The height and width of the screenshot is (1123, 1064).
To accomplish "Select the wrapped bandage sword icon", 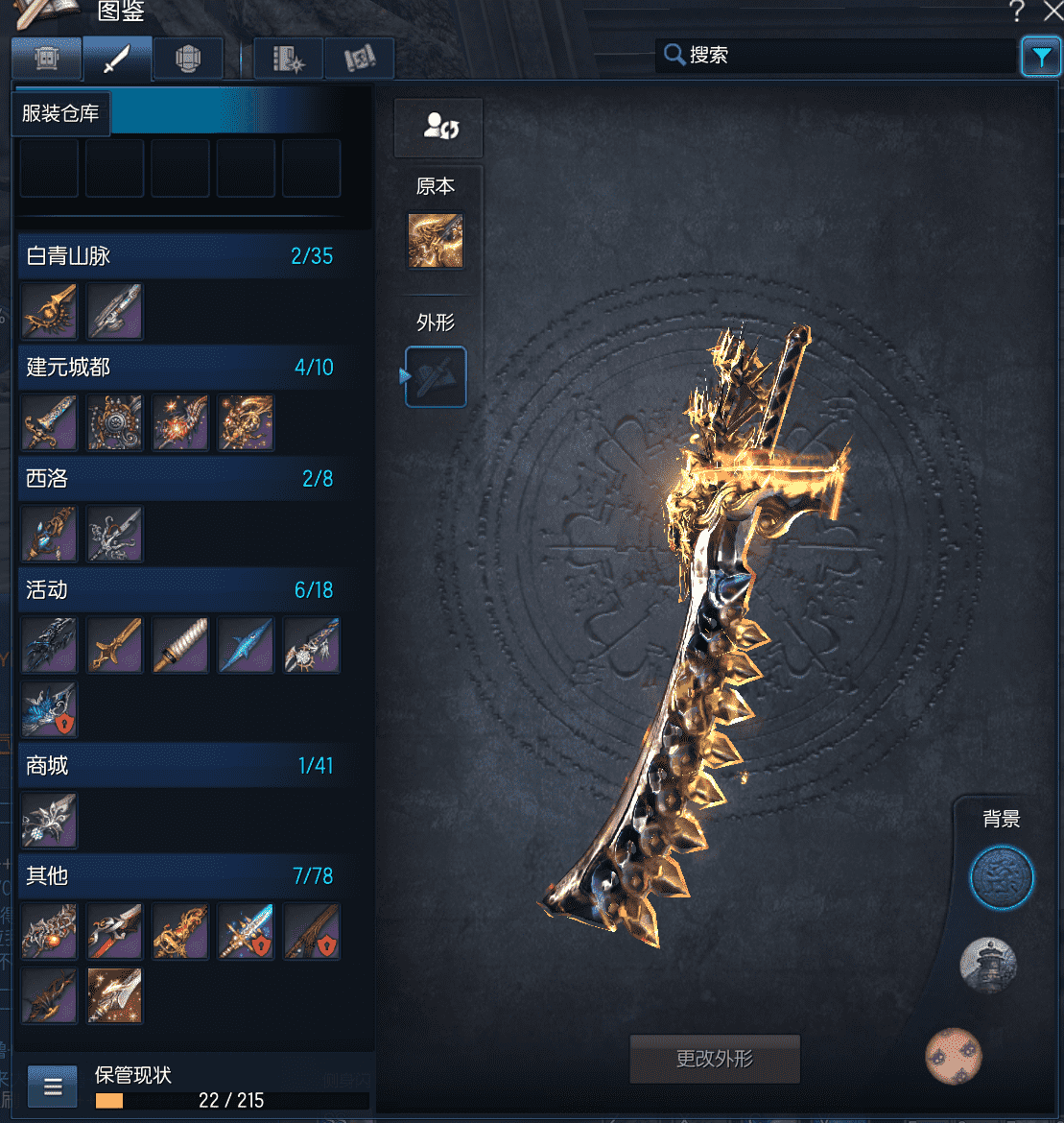I will (180, 645).
